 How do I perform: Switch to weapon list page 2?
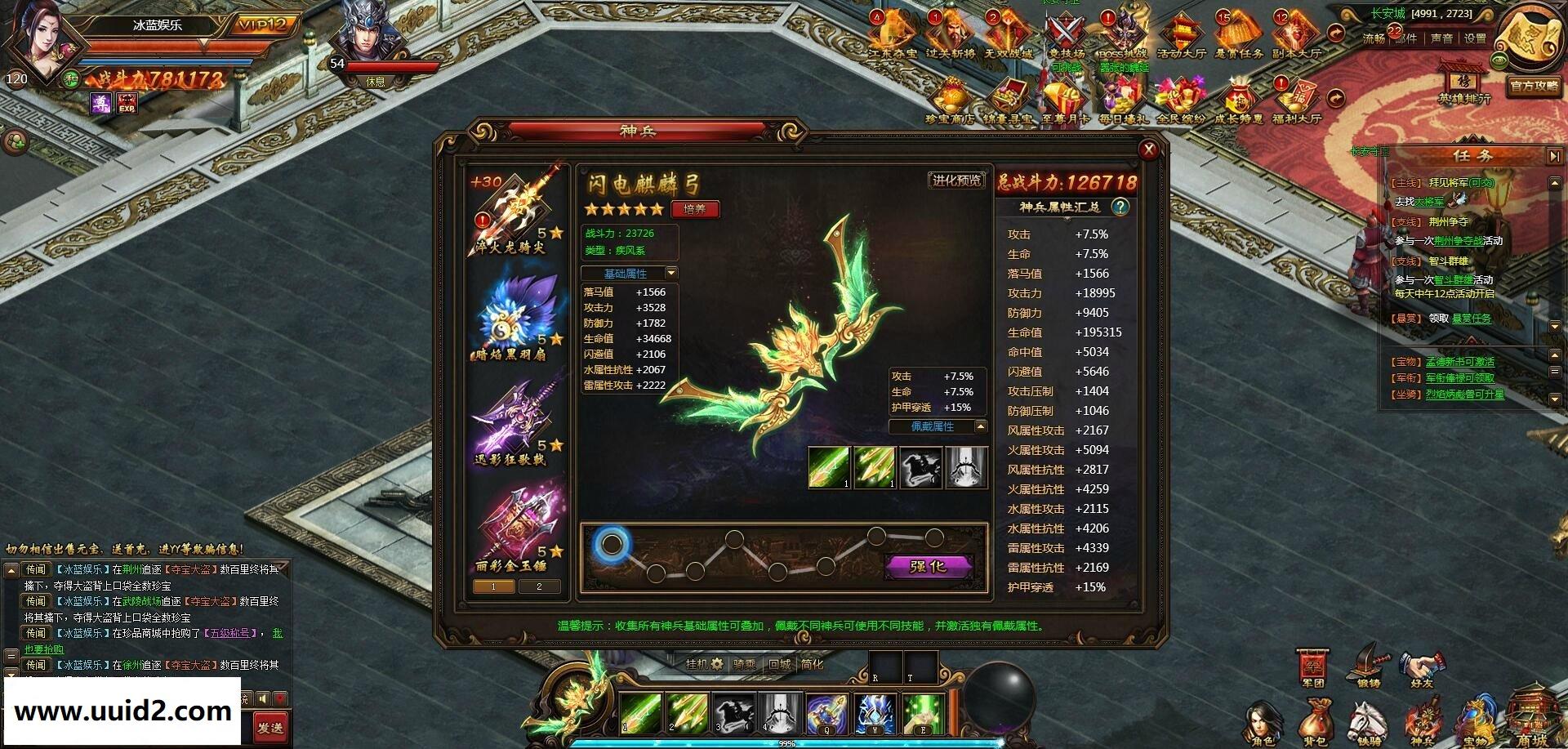click(x=539, y=586)
